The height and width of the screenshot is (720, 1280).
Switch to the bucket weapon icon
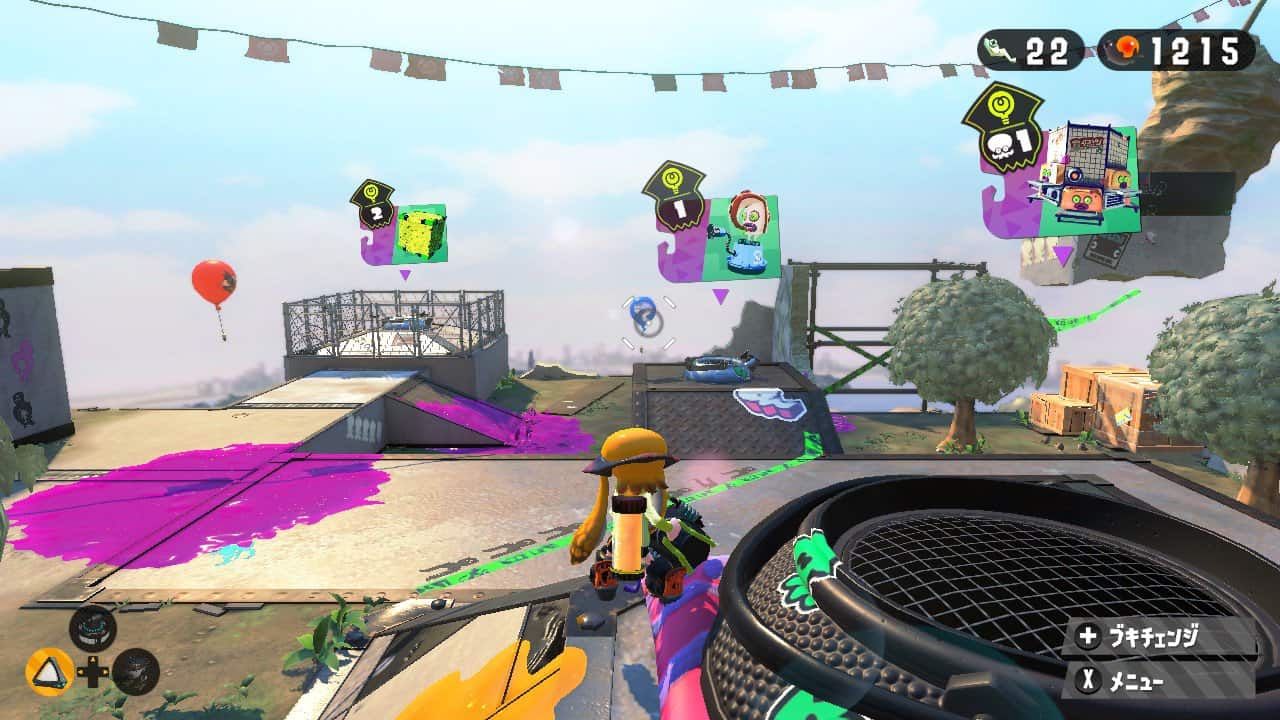click(x=93, y=628)
